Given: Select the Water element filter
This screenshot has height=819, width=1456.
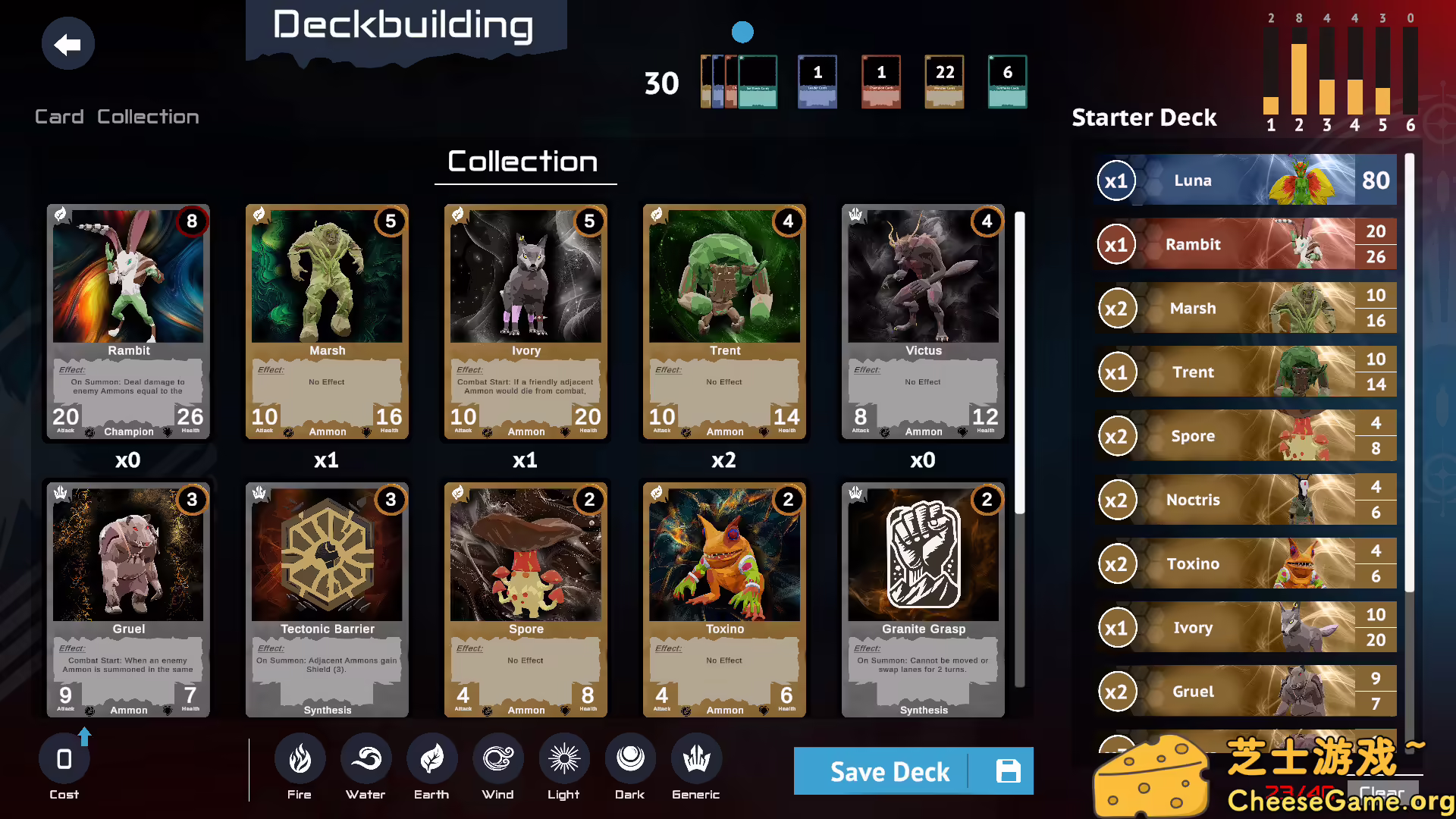Looking at the screenshot, I should point(366,758).
